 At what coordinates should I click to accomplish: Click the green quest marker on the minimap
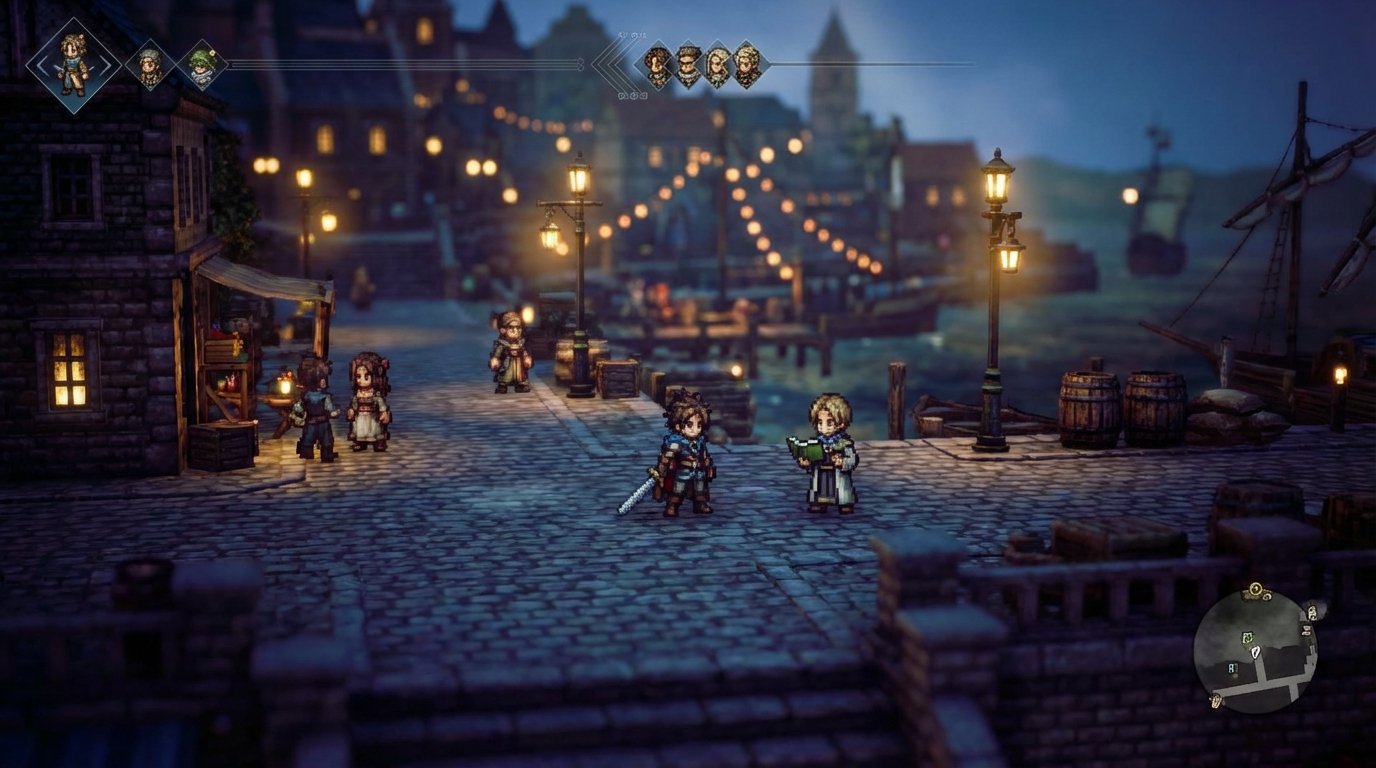1248,638
